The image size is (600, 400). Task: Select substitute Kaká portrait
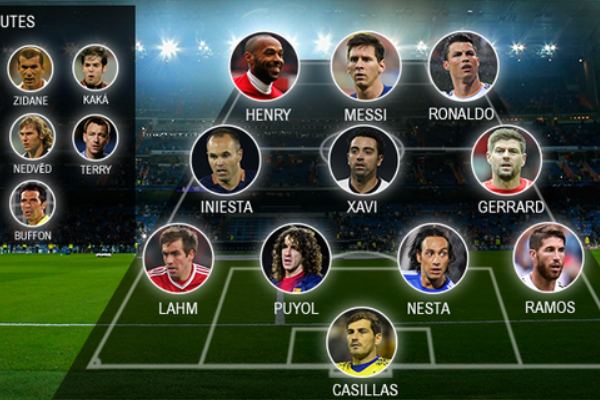(x=95, y=68)
